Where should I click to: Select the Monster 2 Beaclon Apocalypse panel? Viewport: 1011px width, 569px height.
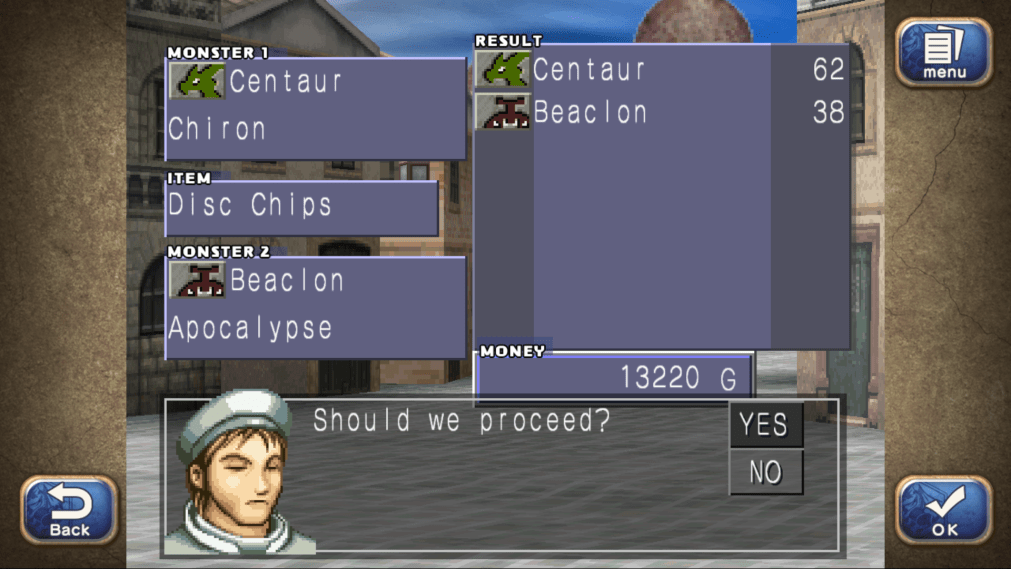tap(315, 307)
